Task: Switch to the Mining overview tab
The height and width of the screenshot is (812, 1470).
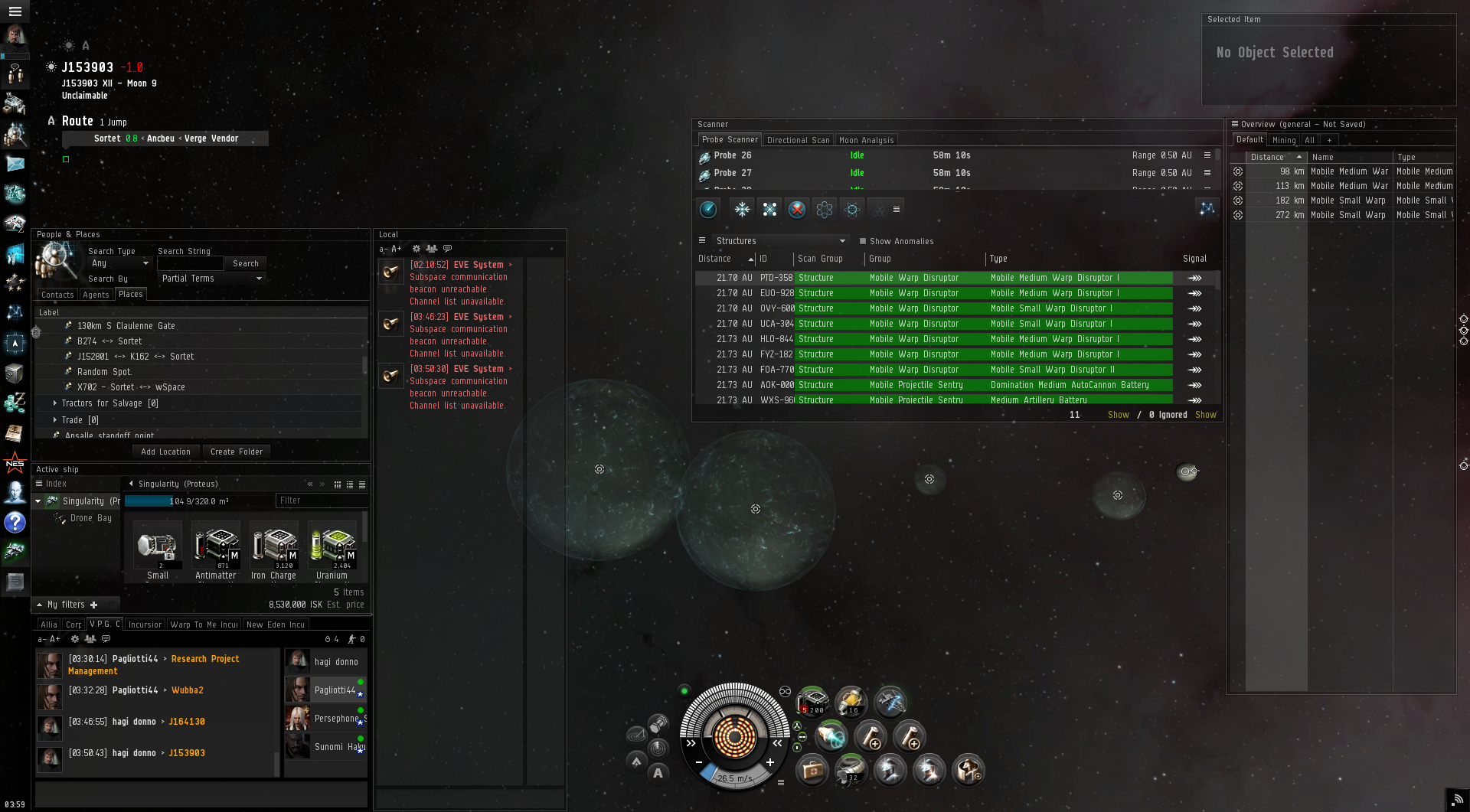Action: click(1284, 140)
